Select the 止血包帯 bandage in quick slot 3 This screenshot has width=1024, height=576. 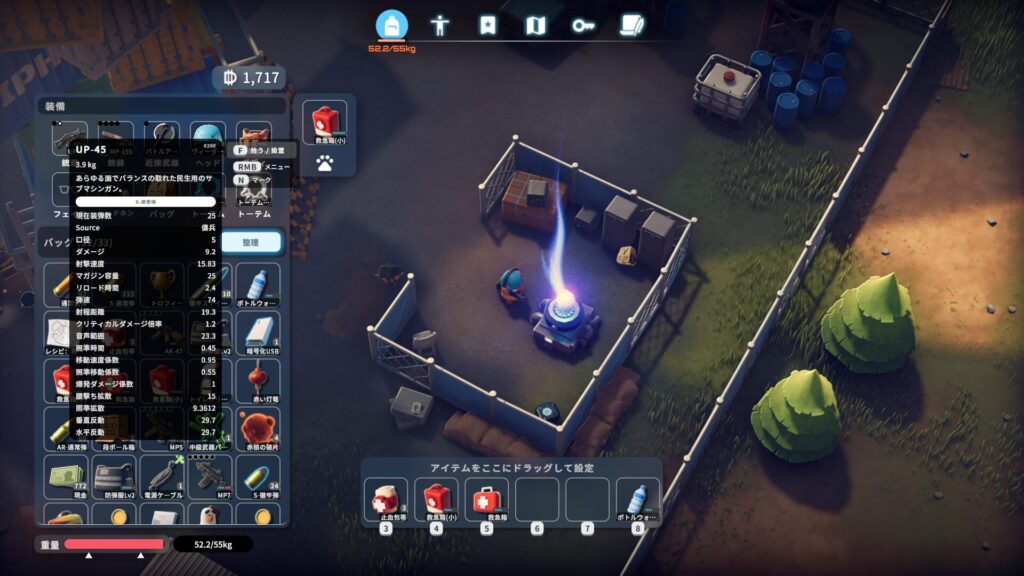(x=385, y=499)
